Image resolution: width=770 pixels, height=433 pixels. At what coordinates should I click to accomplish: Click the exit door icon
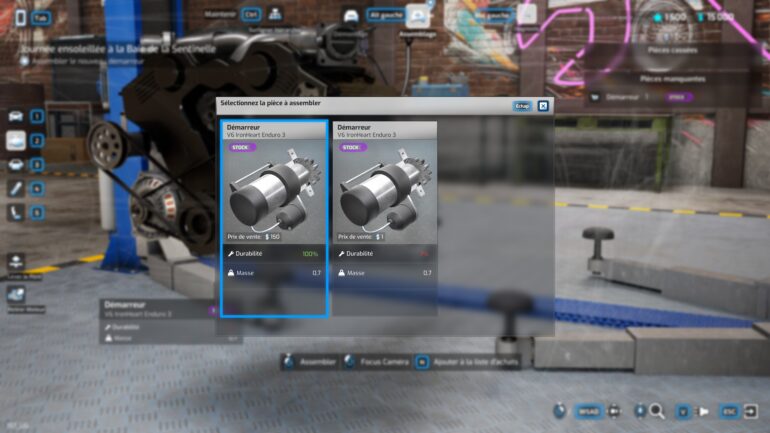[x=752, y=411]
